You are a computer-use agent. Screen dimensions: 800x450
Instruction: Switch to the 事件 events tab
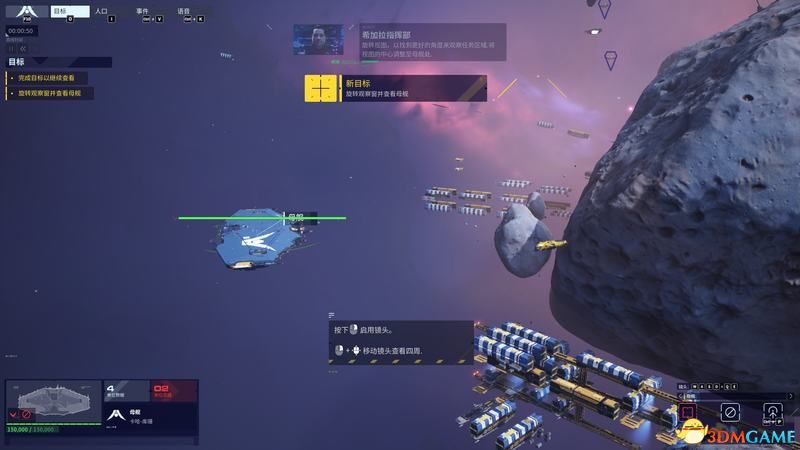(x=142, y=12)
